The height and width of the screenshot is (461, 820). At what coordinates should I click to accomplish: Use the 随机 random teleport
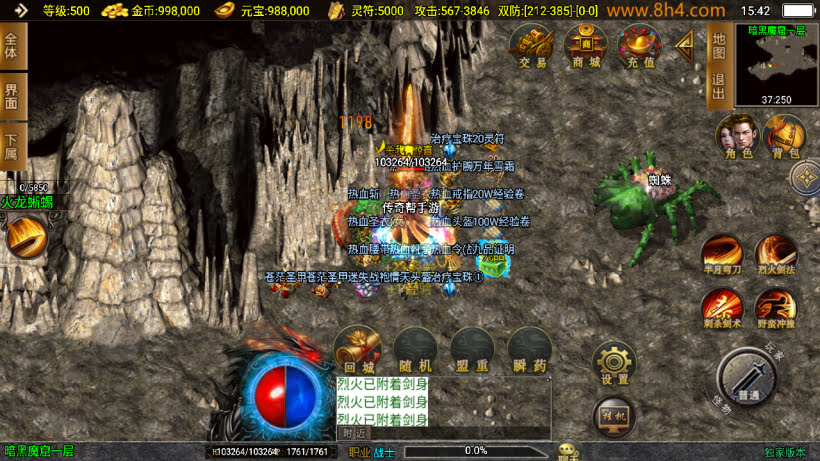tap(414, 349)
